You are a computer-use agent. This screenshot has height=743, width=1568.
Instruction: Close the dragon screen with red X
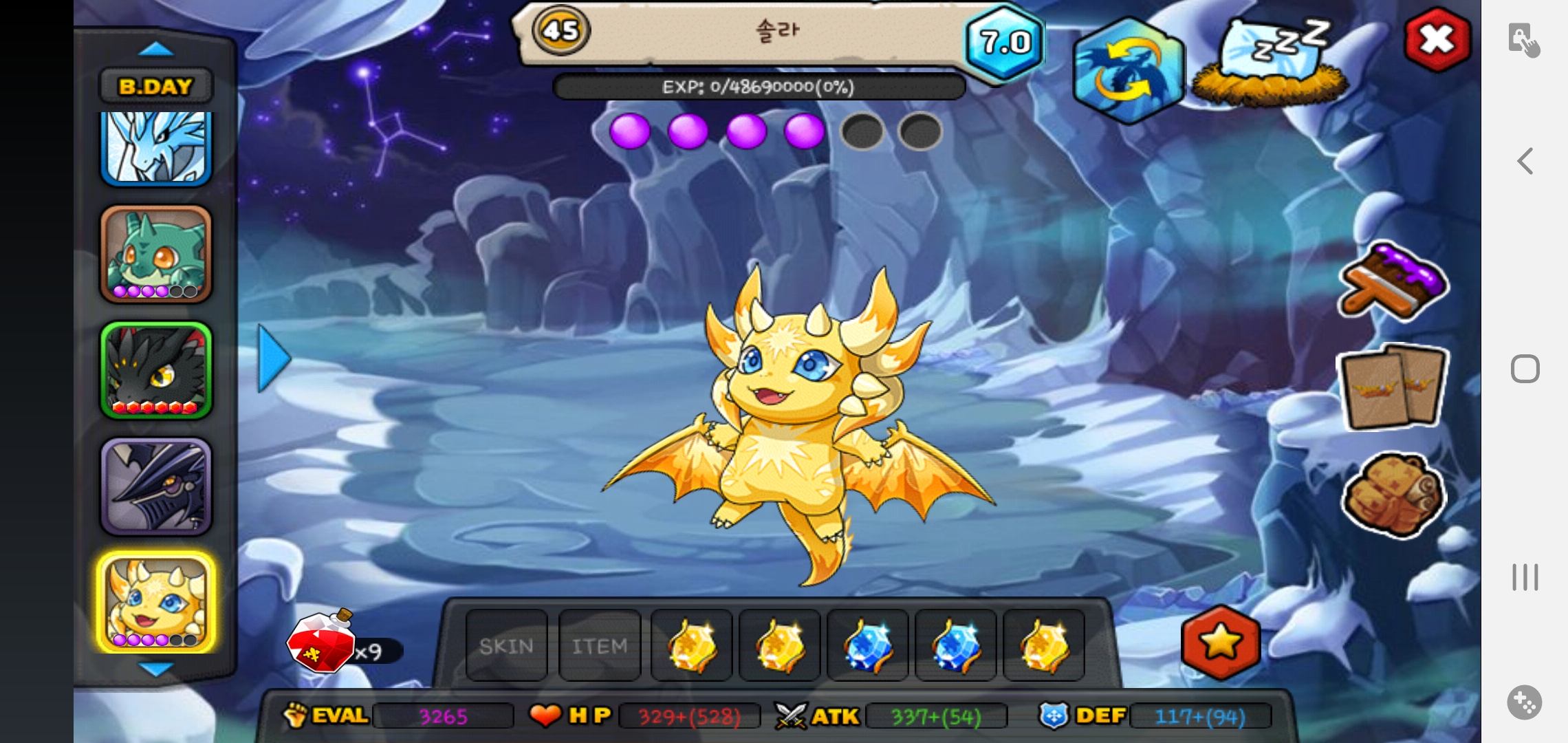pyautogui.click(x=1437, y=40)
